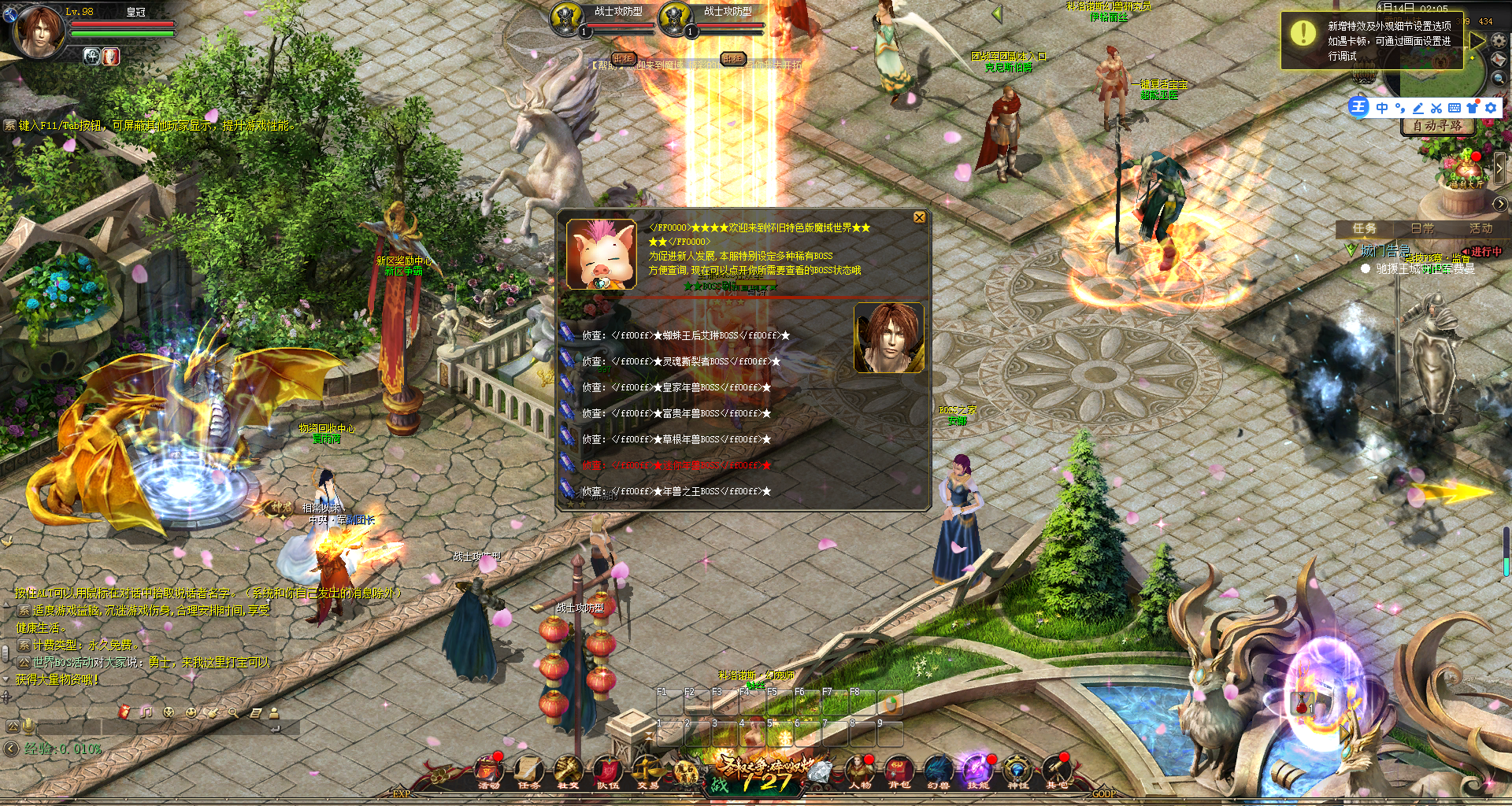
Task: Open the 背包 backpack
Action: pyautogui.click(x=899, y=771)
